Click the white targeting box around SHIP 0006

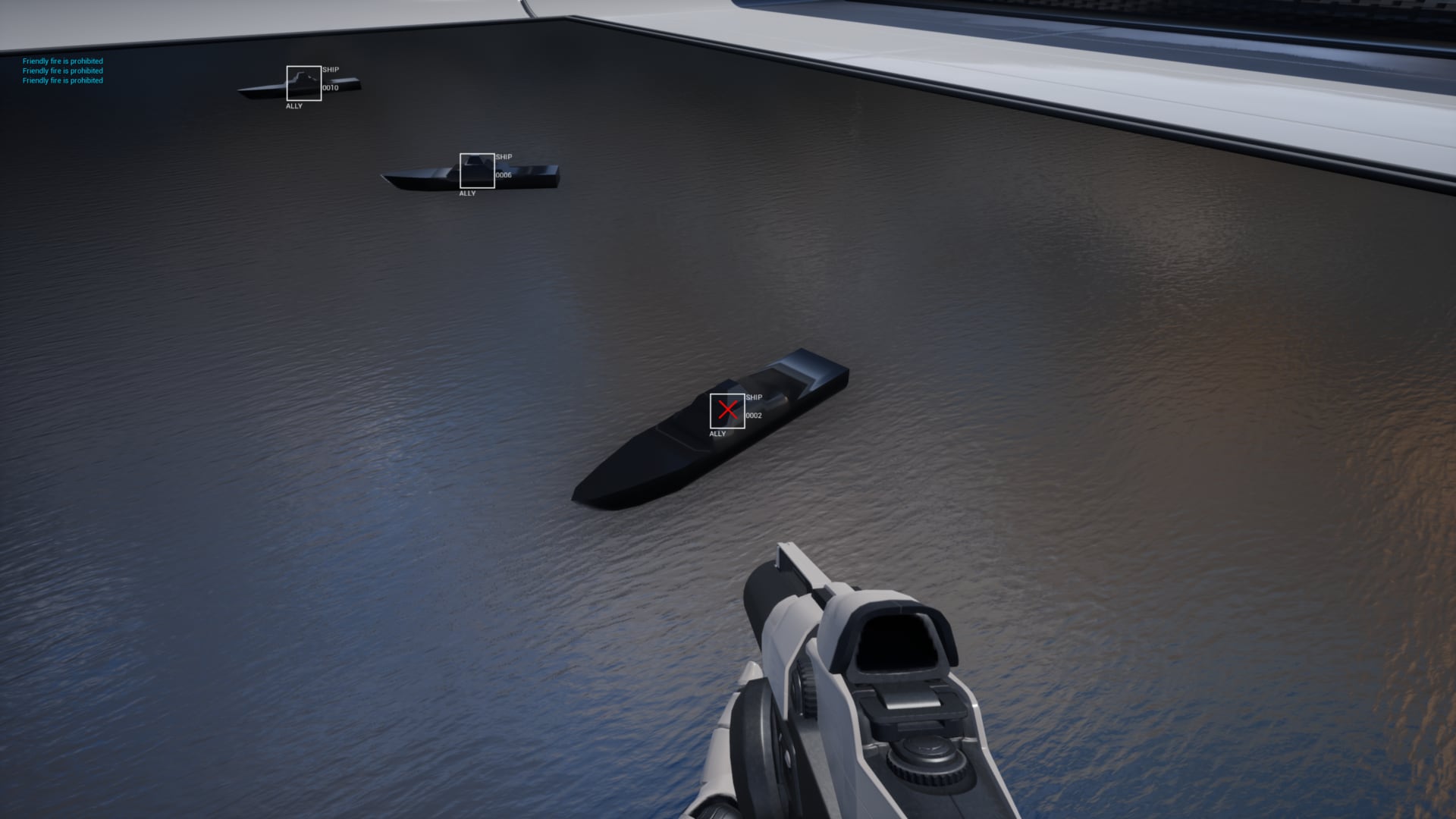(x=476, y=171)
